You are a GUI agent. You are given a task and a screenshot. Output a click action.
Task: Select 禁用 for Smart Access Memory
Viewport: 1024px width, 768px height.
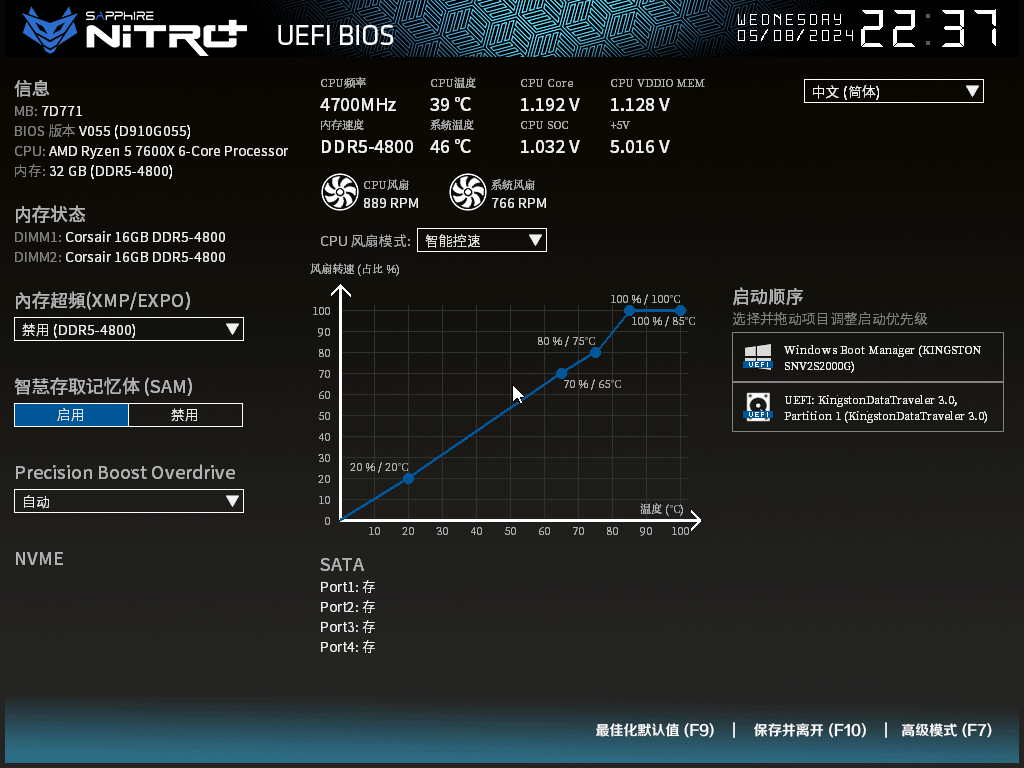coord(185,415)
